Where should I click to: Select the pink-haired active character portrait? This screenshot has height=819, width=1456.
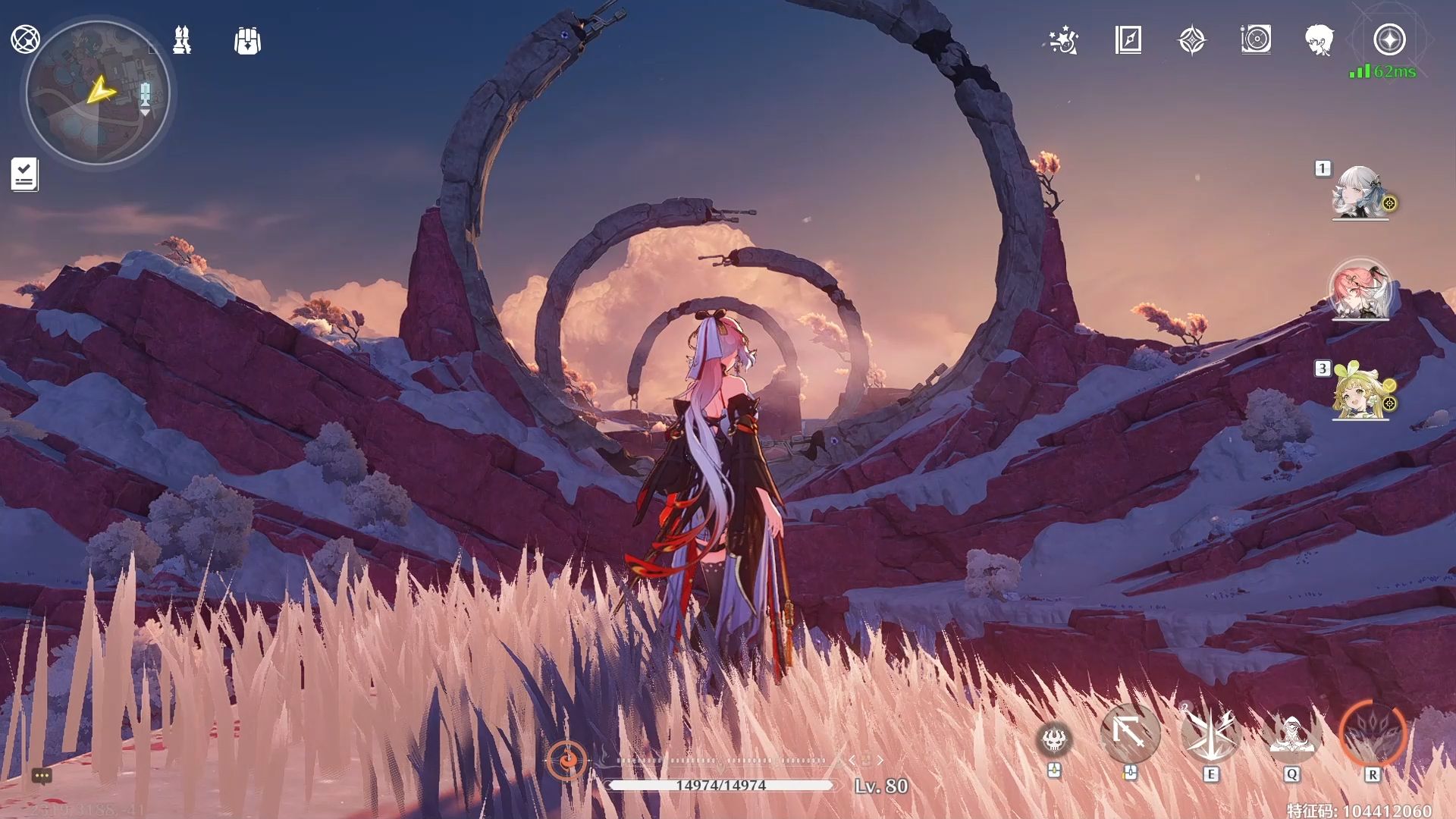click(x=1360, y=290)
